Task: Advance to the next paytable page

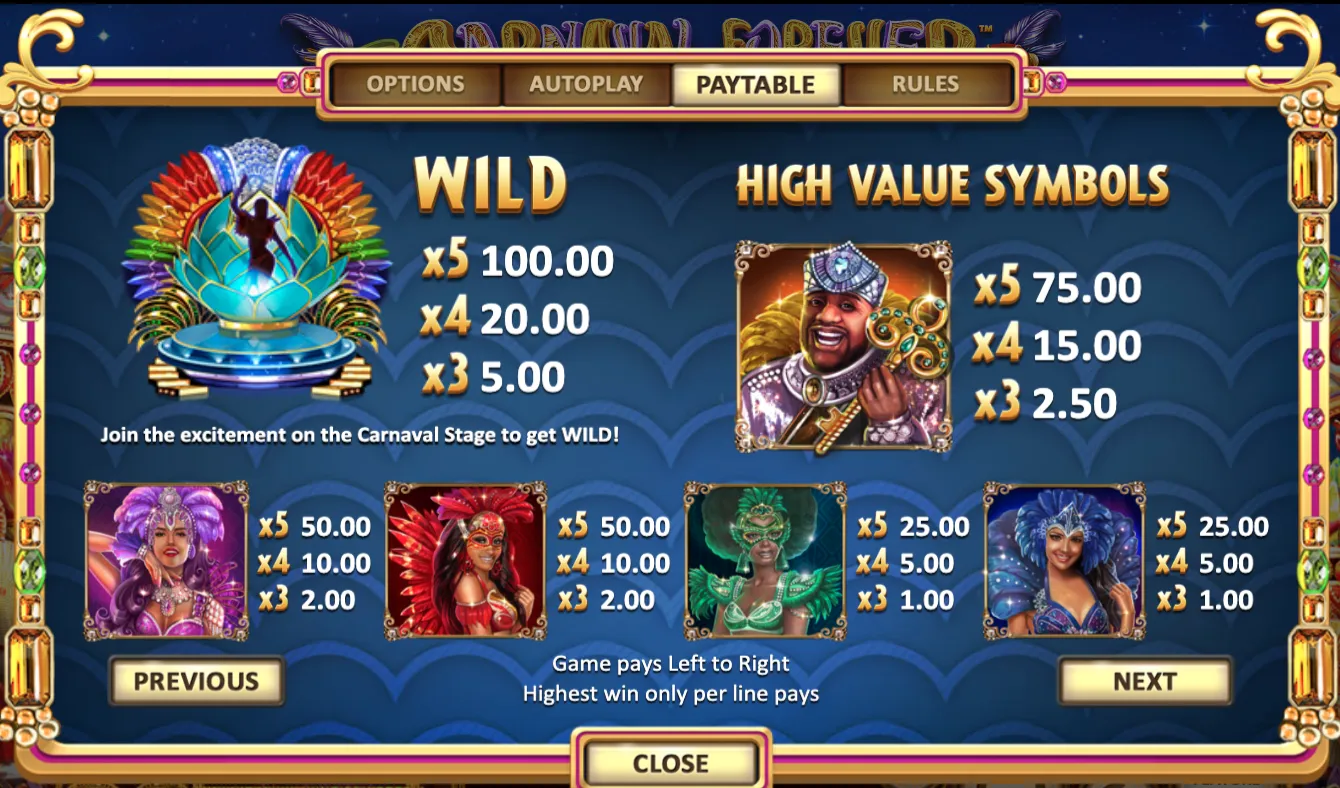Action: tap(1144, 681)
